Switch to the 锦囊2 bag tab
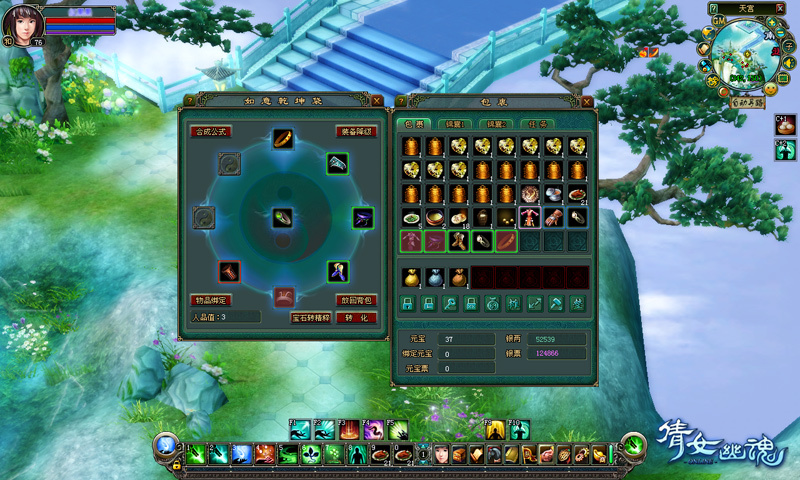The image size is (800, 480). (498, 124)
